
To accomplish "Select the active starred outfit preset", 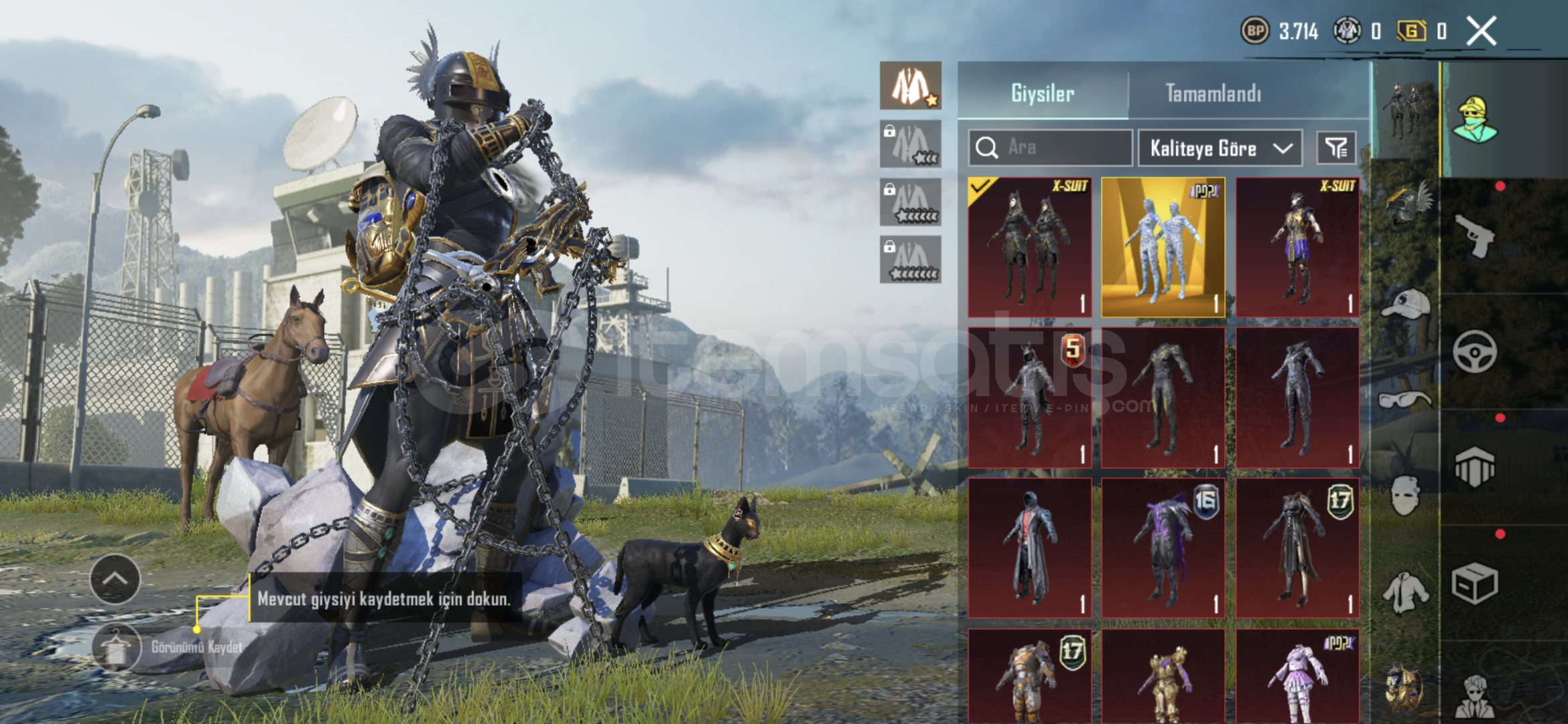I will coord(910,86).
